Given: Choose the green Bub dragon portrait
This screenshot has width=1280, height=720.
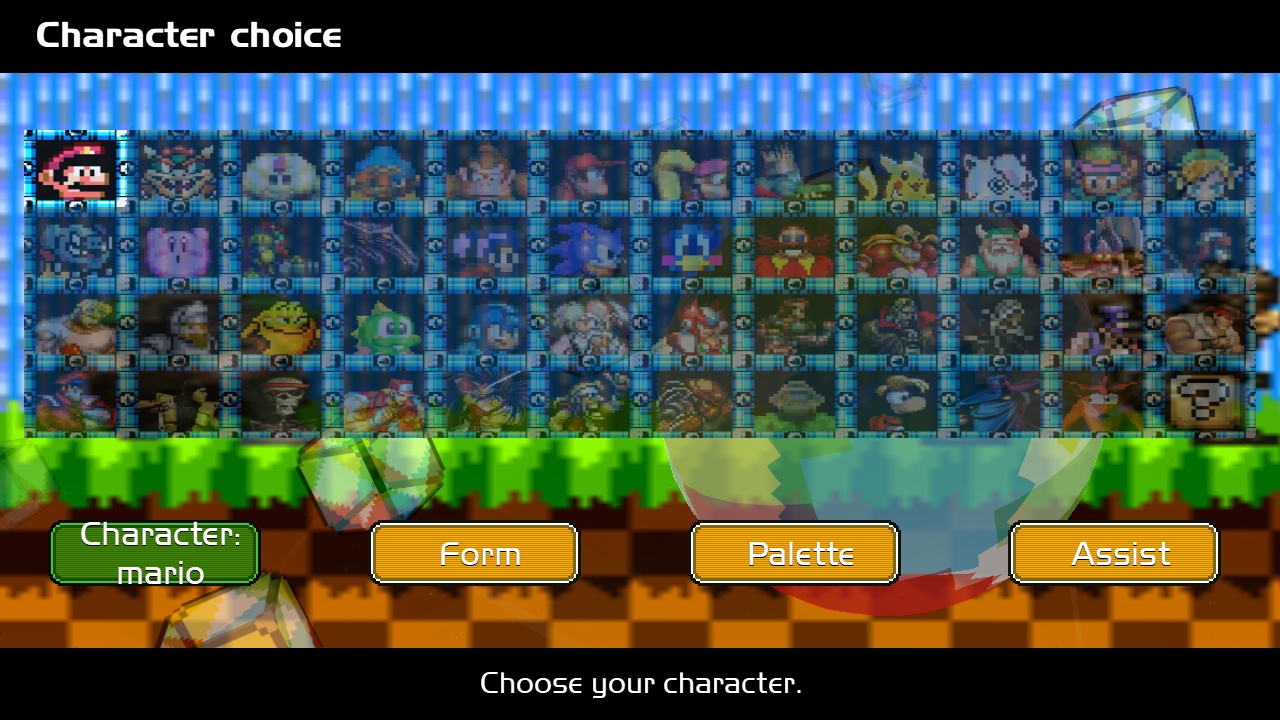Looking at the screenshot, I should pyautogui.click(x=383, y=323).
